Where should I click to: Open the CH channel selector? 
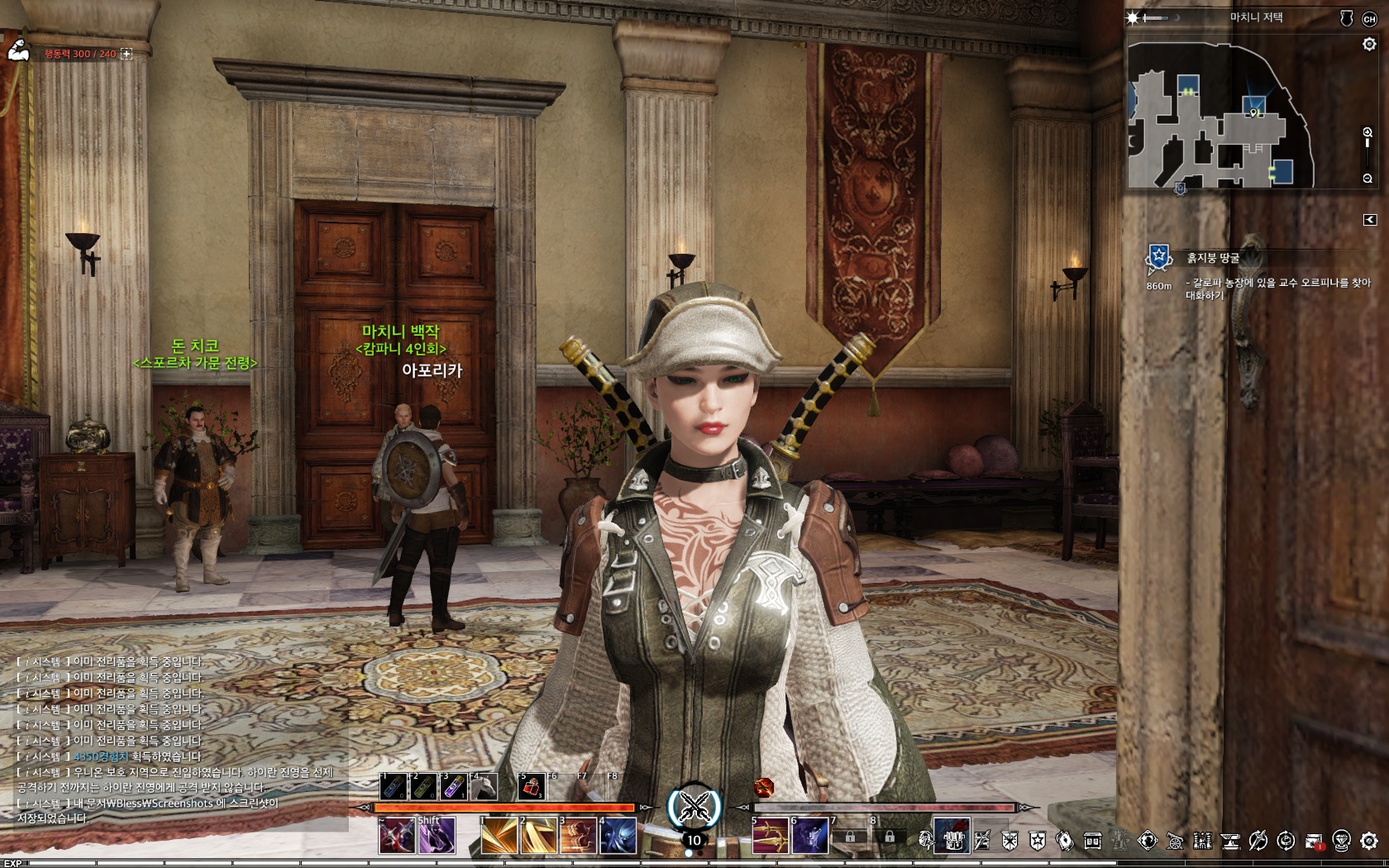tap(1369, 19)
